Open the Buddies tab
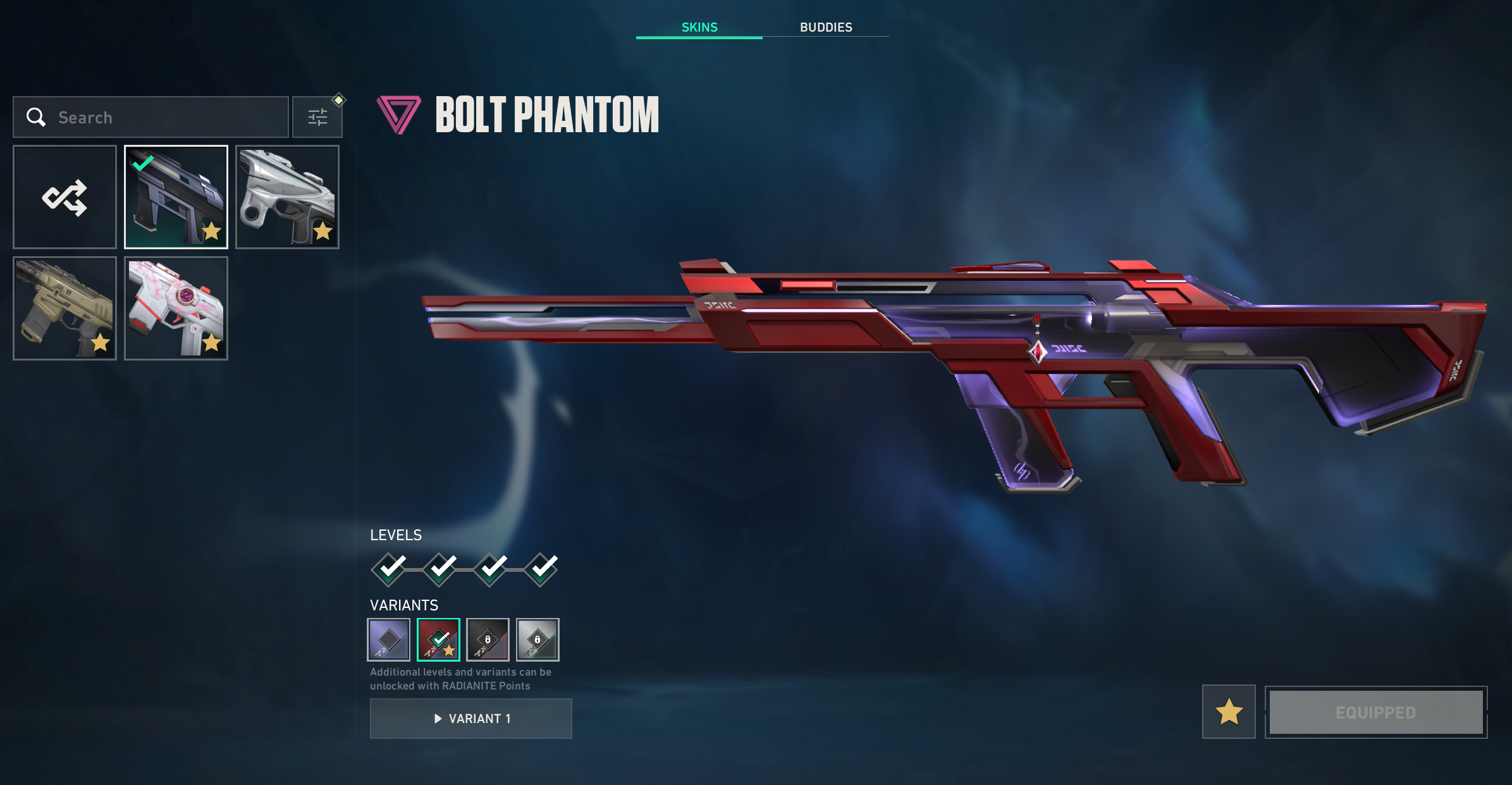 pyautogui.click(x=826, y=27)
